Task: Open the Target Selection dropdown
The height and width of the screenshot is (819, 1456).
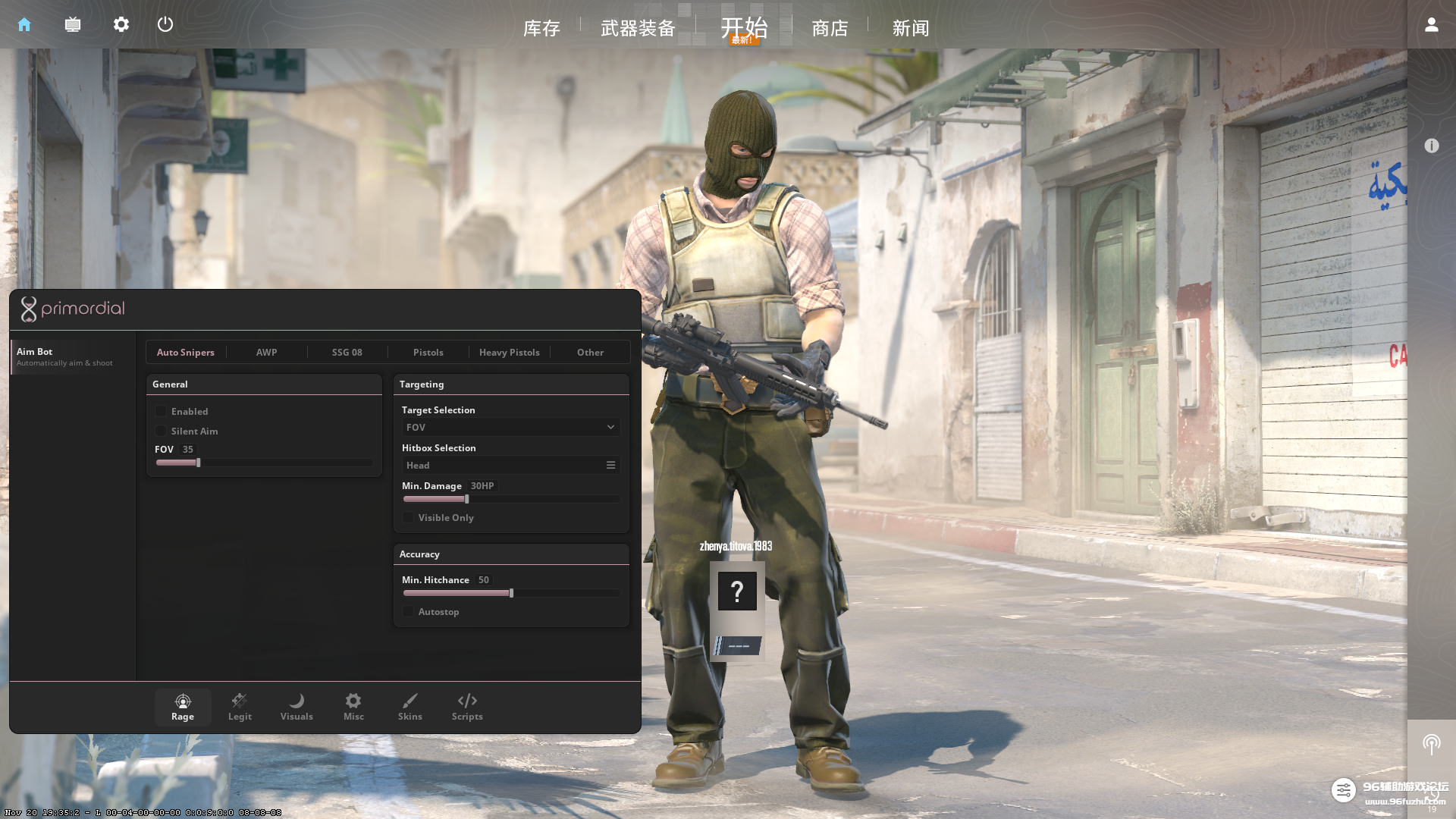Action: (x=510, y=427)
